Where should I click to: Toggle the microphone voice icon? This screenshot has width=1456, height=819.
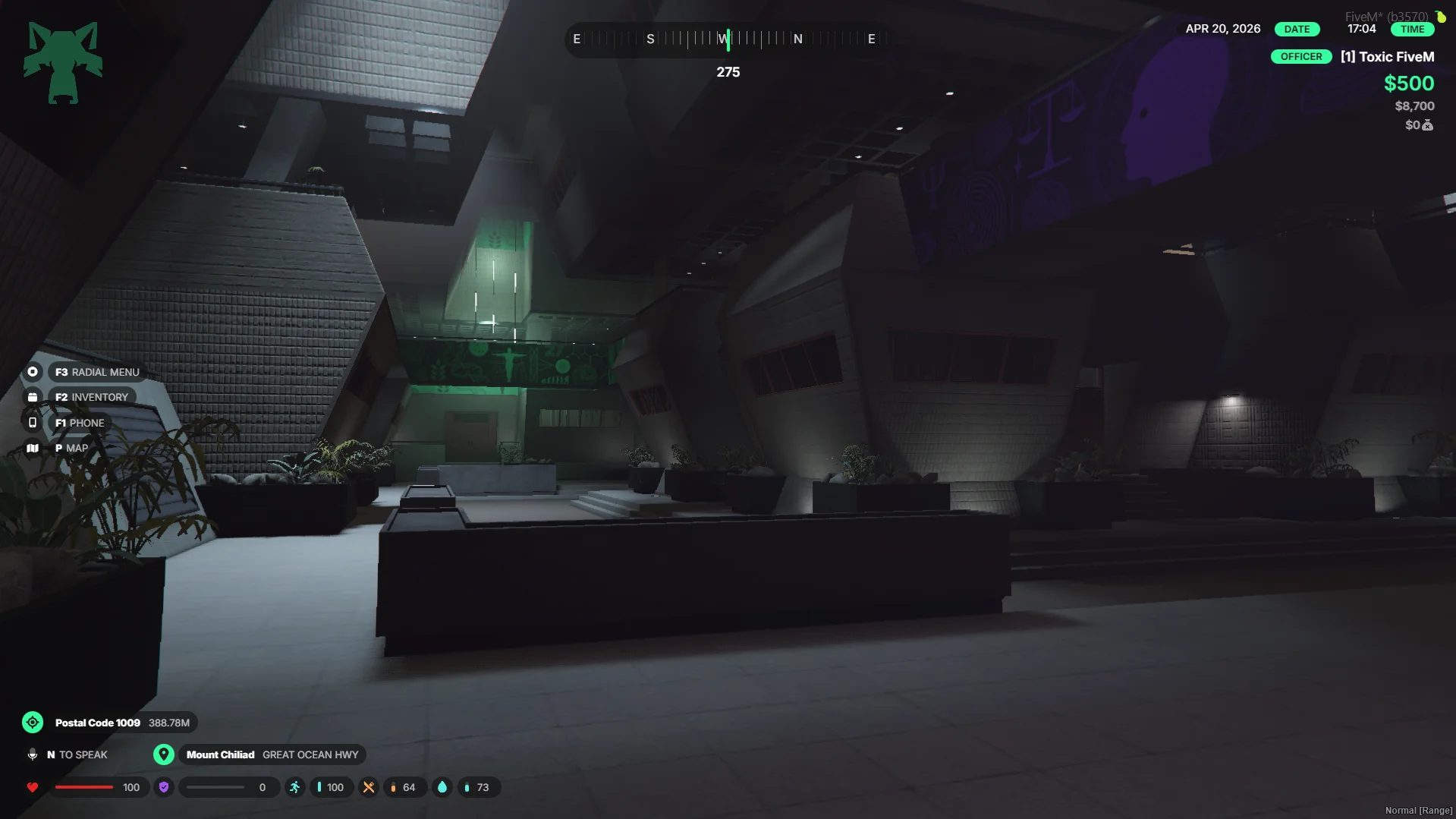coord(33,754)
